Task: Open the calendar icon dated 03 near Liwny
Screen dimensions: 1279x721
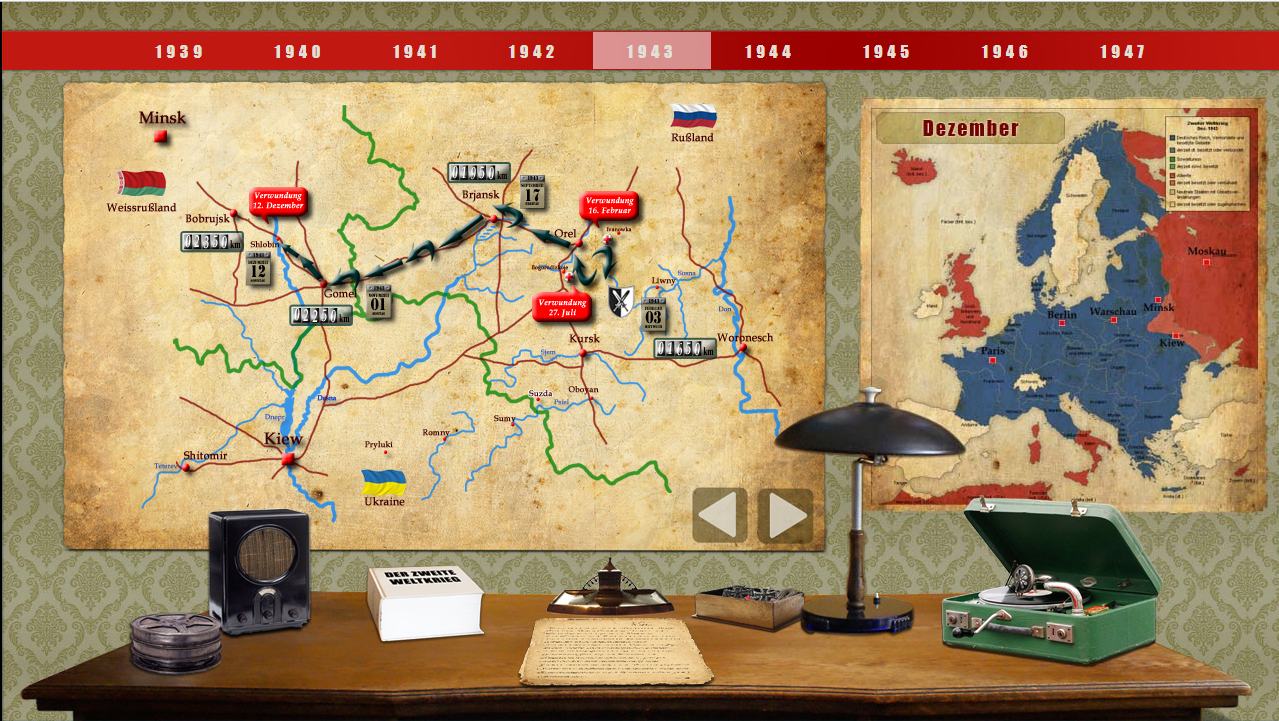Action: (655, 313)
